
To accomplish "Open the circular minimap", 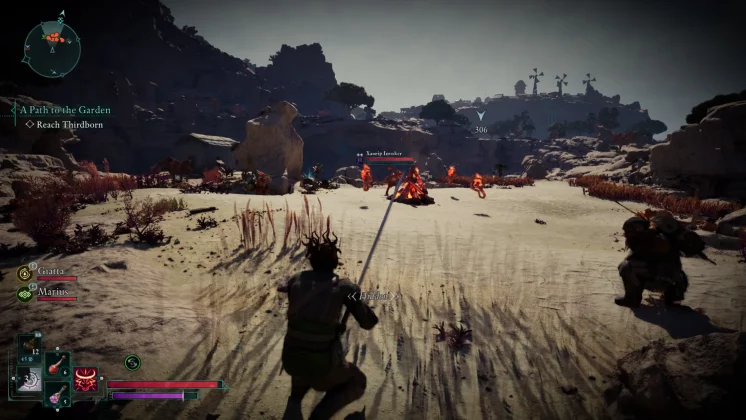I will click(x=51, y=48).
